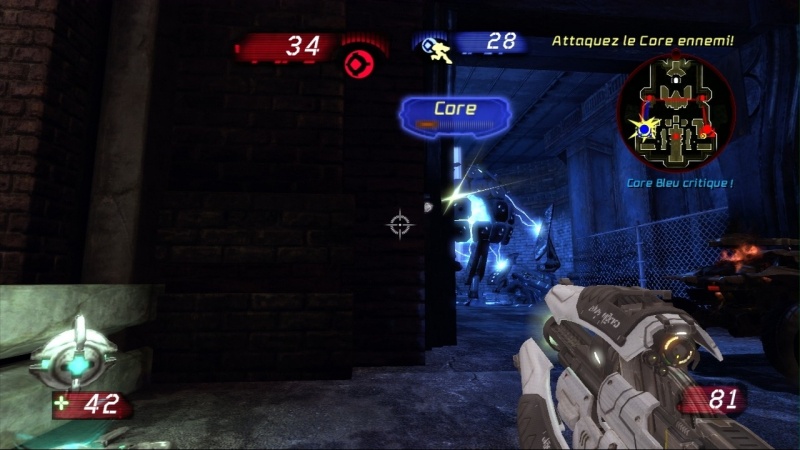This screenshot has width=800, height=450.
Task: Select the blue team running figure icon
Action: click(x=438, y=47)
